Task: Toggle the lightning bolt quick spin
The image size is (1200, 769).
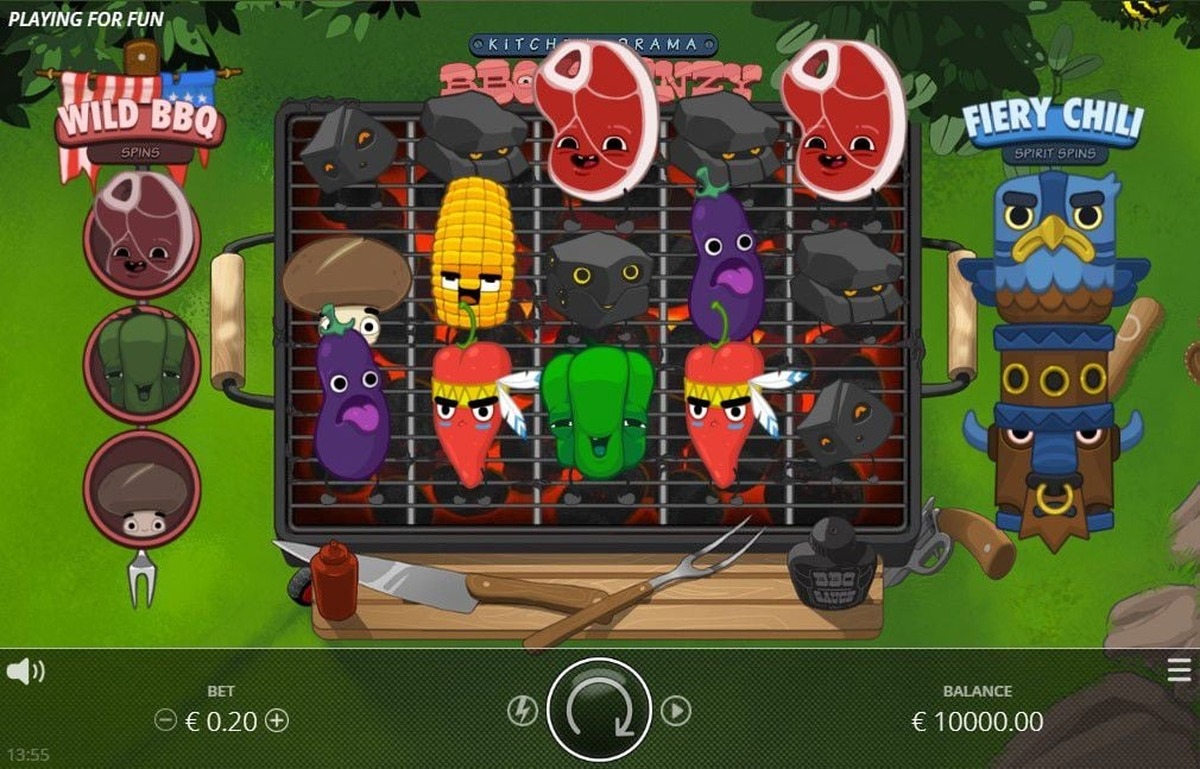Action: (x=522, y=711)
